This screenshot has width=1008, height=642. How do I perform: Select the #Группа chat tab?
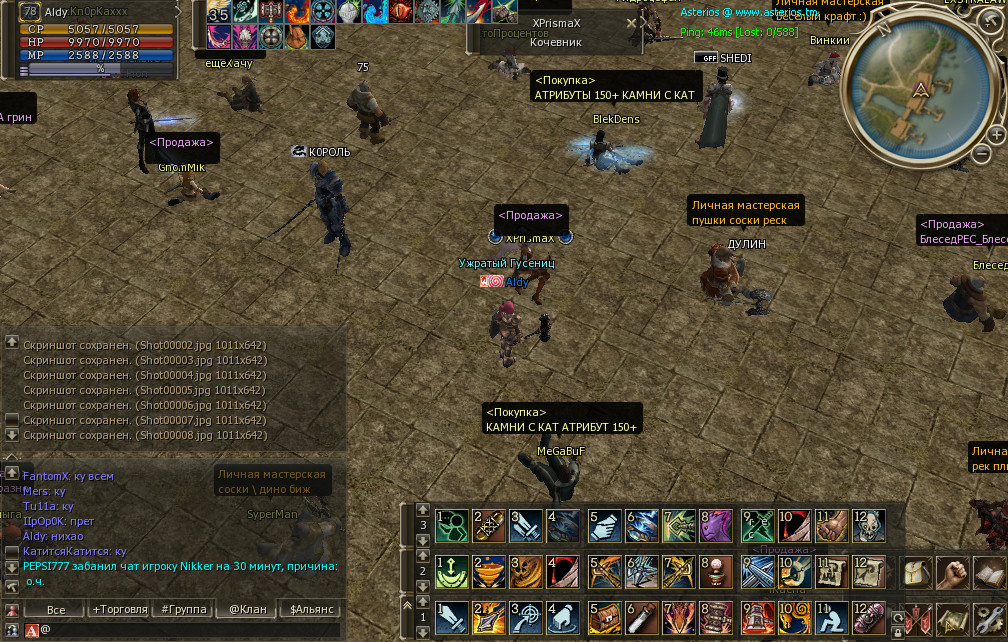point(184,609)
